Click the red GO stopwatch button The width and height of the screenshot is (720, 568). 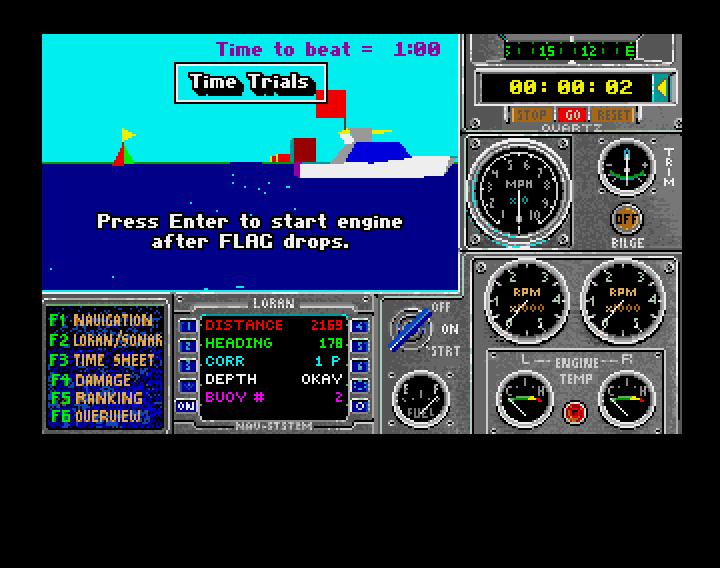click(x=572, y=115)
